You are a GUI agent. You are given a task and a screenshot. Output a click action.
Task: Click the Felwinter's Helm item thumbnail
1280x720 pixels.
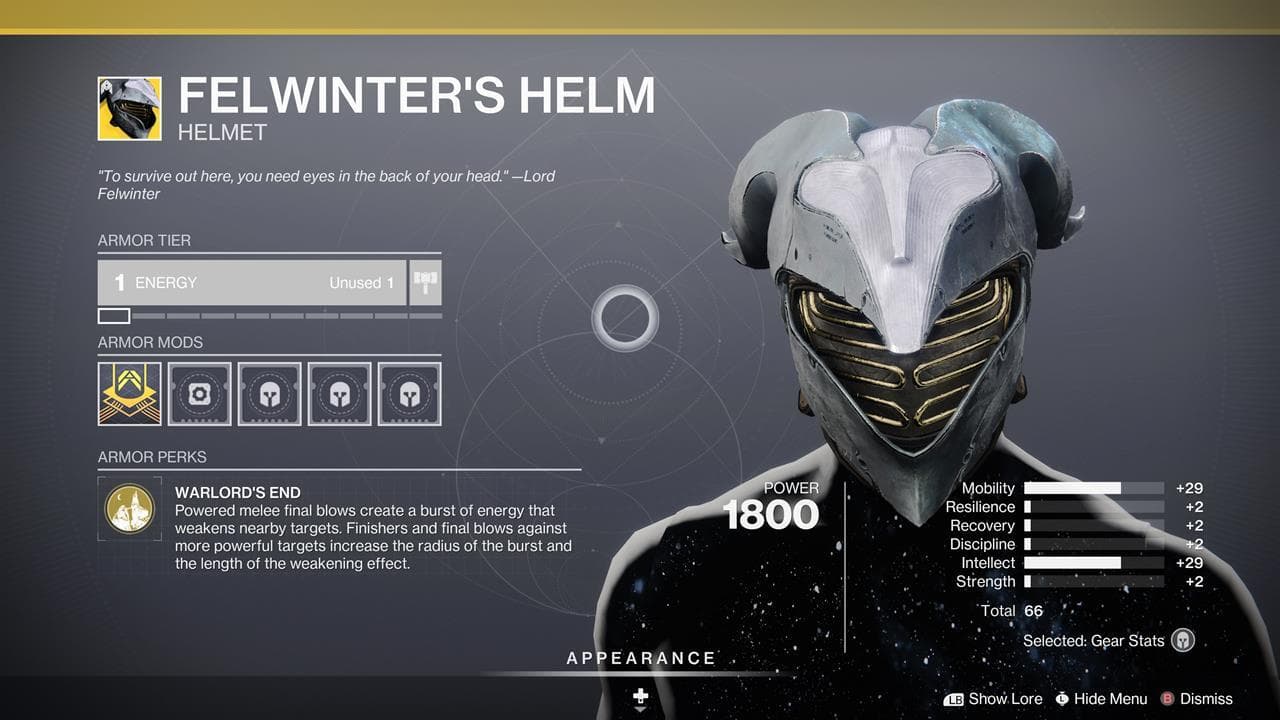pyautogui.click(x=130, y=108)
